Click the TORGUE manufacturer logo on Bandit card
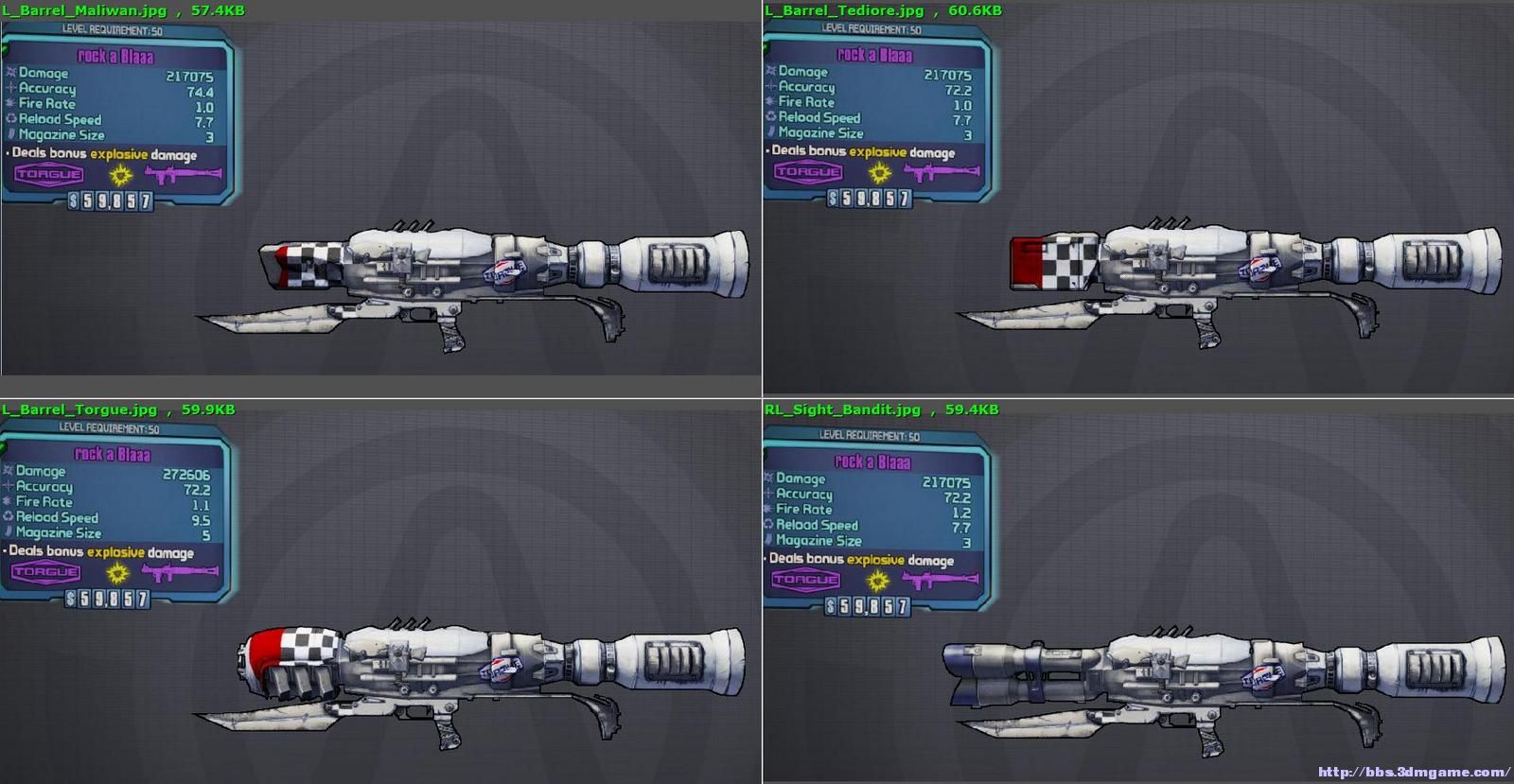The image size is (1514, 784). click(805, 577)
